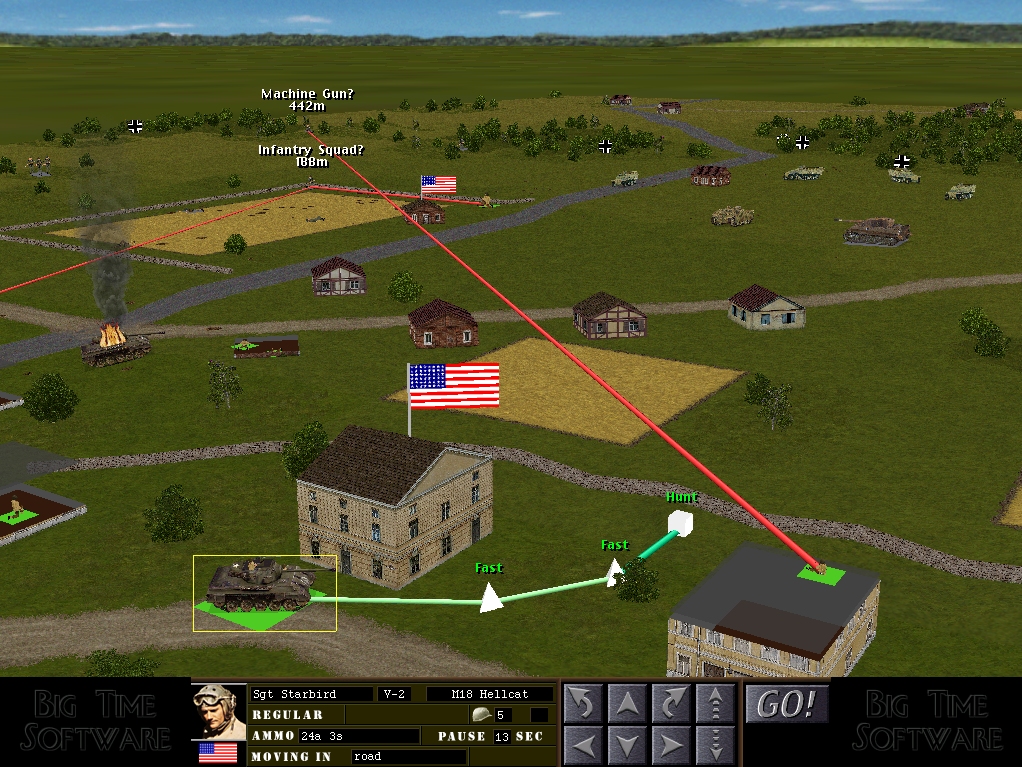Move camera backward with the down arrow
Image resolution: width=1022 pixels, height=767 pixels.
pyautogui.click(x=627, y=745)
